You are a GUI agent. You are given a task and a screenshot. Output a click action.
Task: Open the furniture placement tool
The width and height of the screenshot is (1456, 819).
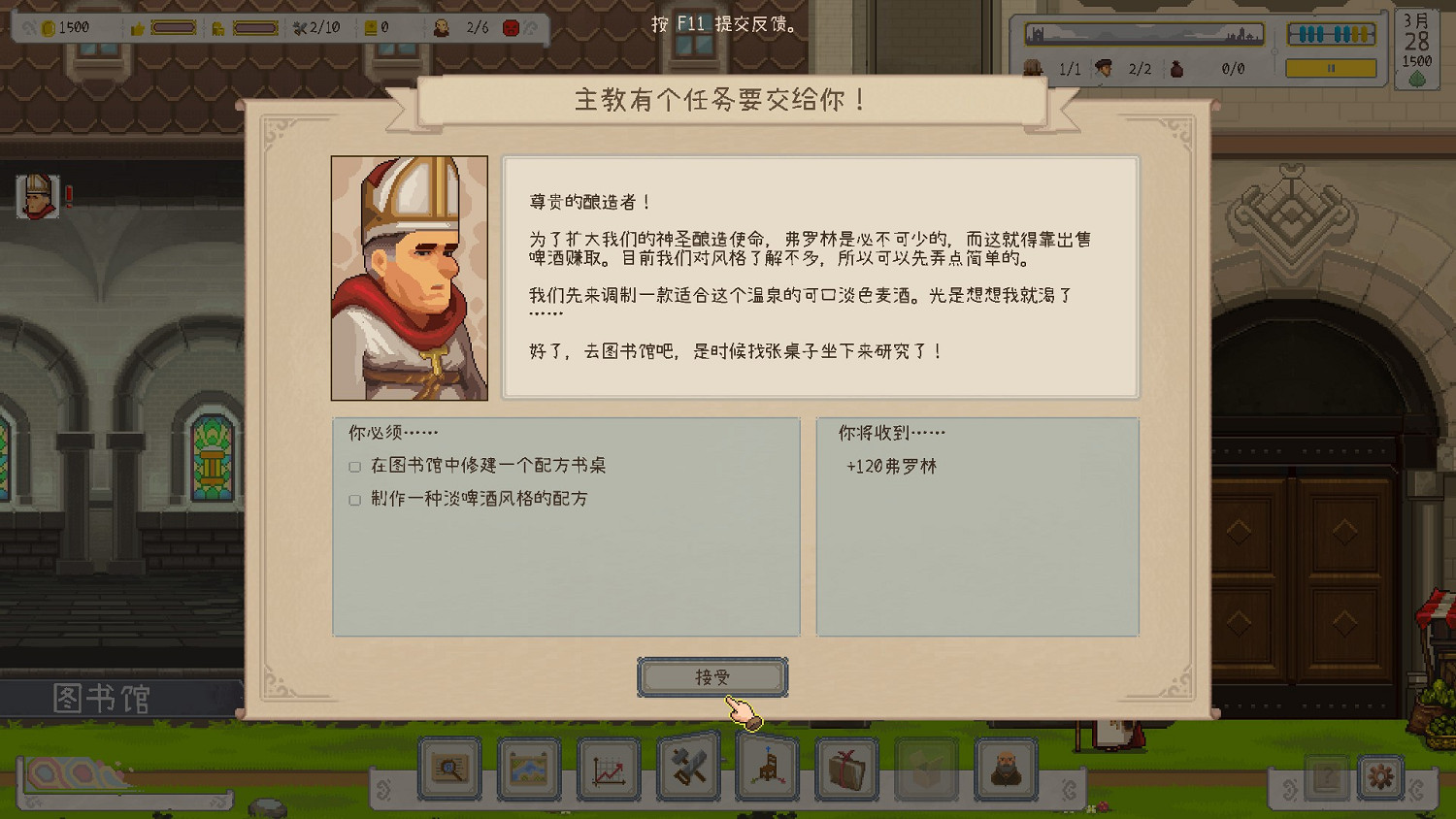(768, 770)
